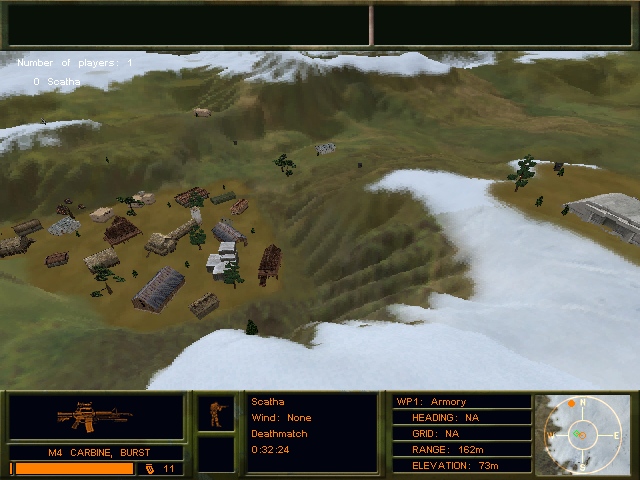Click the M4 Carbine, Burst fire mode label

tap(97, 452)
